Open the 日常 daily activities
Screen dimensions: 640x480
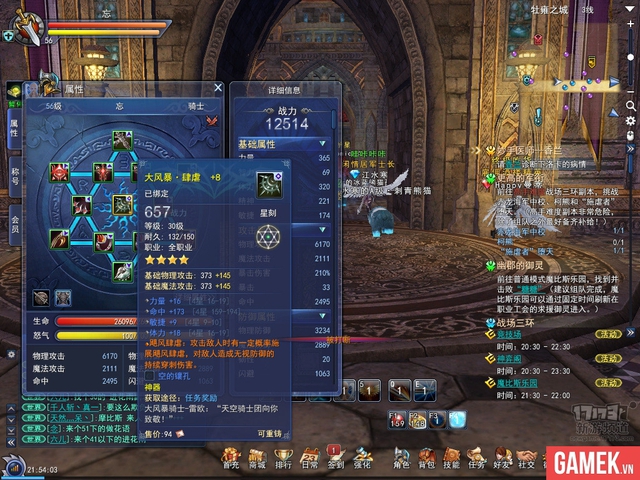click(310, 455)
